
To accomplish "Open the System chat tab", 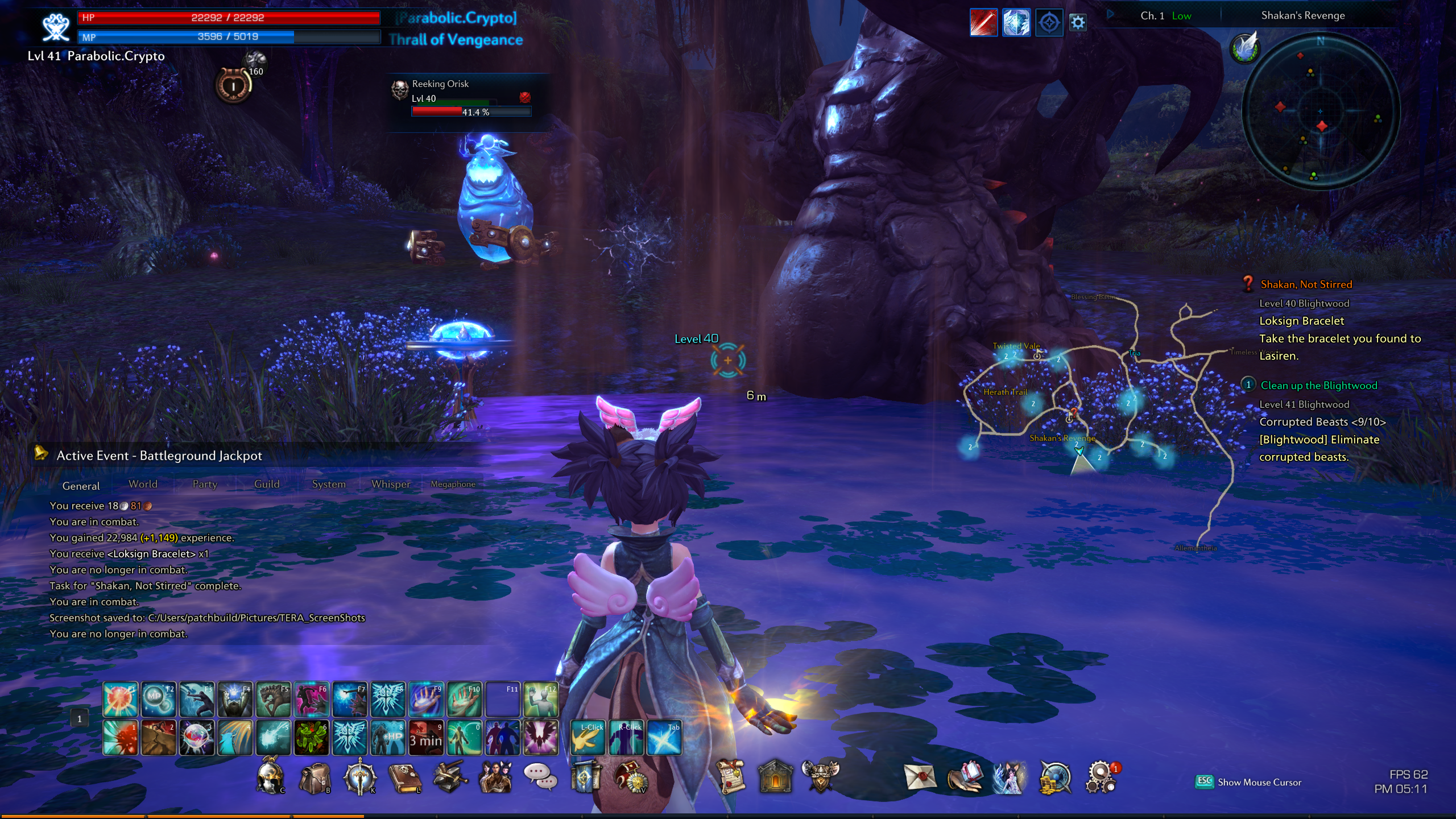I will (x=329, y=484).
